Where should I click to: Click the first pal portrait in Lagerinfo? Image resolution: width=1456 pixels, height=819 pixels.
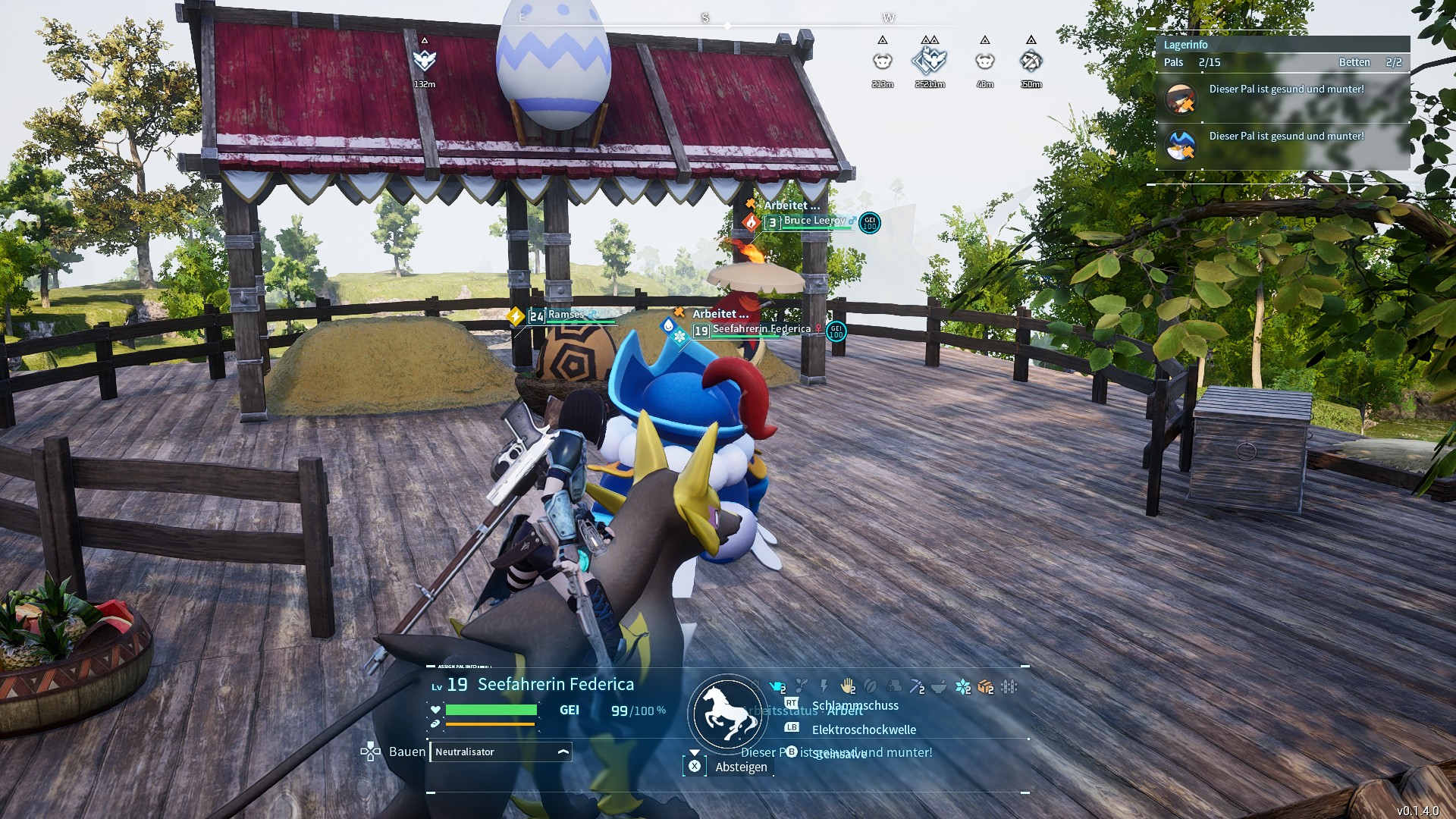[1180, 99]
